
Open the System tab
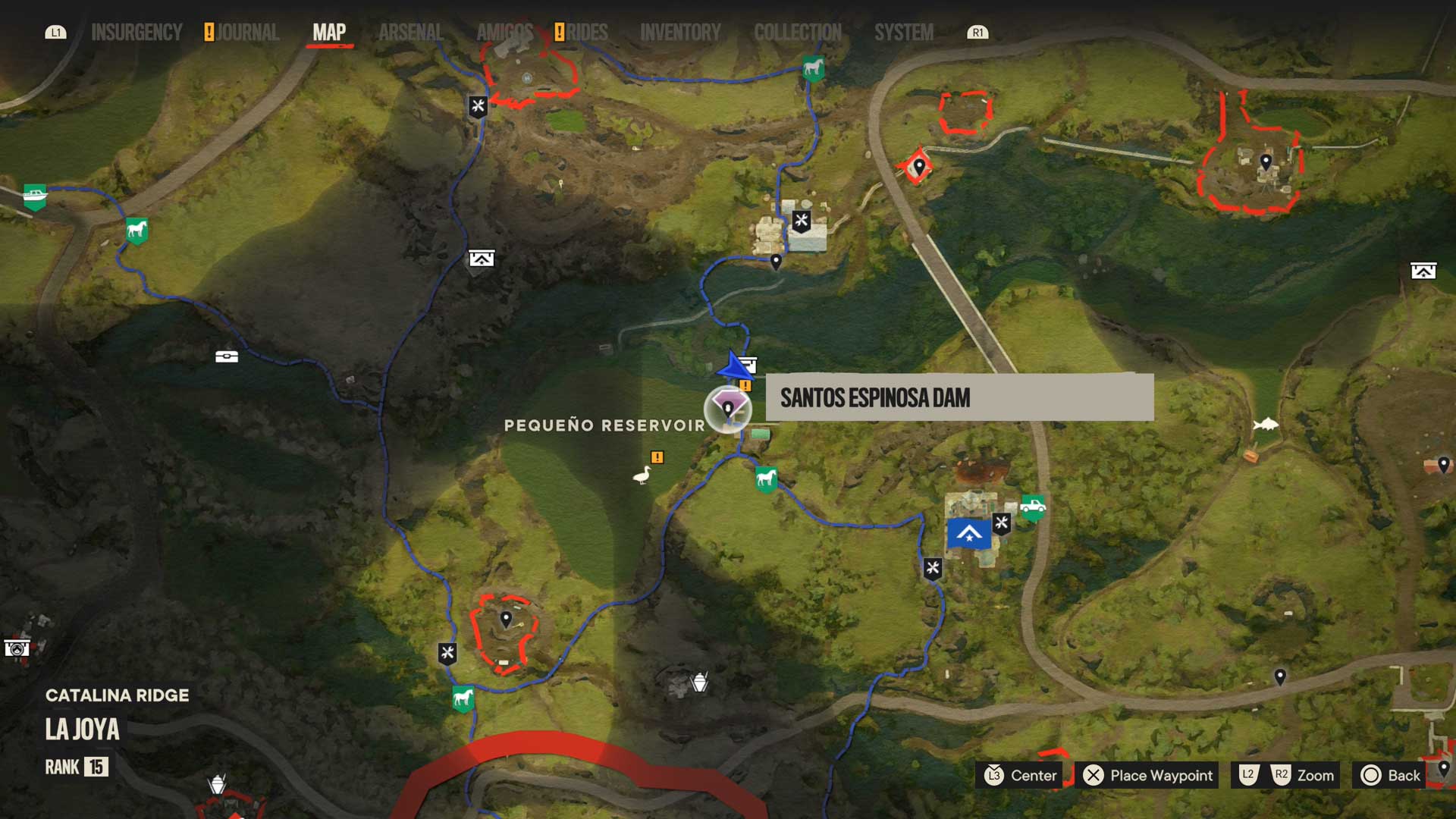tap(903, 33)
